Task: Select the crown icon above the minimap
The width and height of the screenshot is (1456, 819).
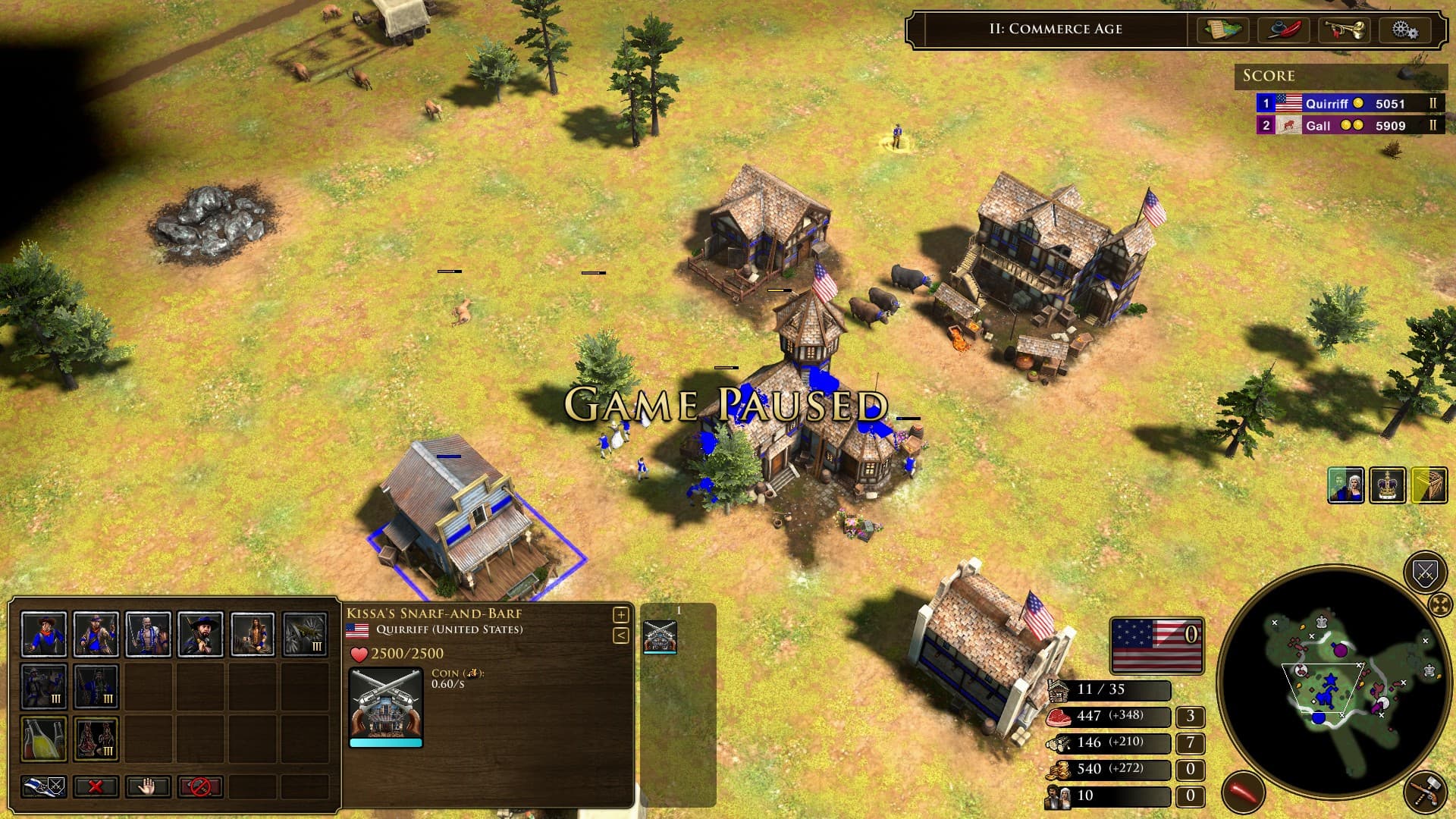Action: coord(1388,486)
